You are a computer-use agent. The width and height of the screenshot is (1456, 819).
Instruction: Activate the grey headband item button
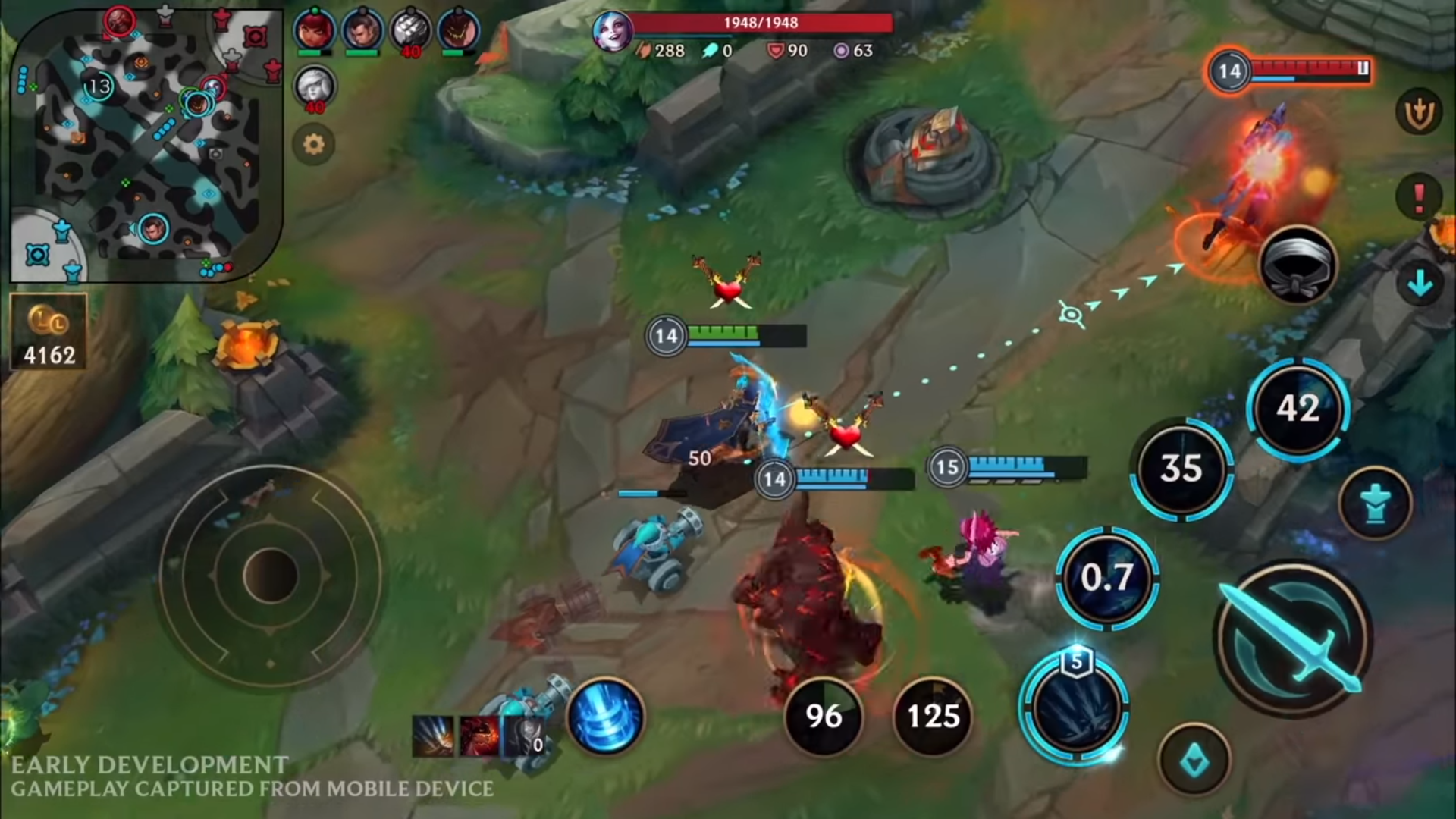coord(1298,265)
